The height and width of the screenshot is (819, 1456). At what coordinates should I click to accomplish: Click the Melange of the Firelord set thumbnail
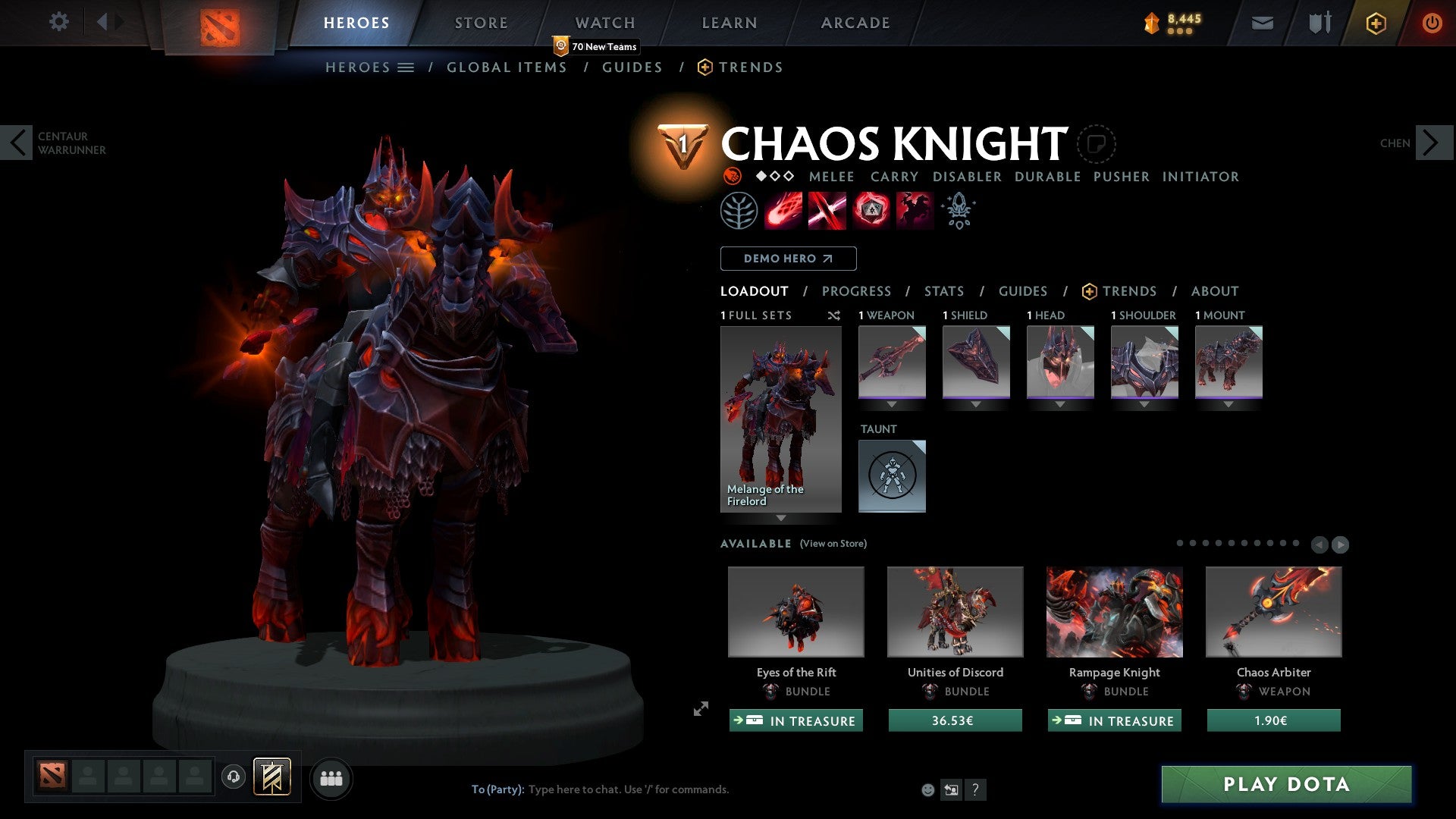coord(780,413)
